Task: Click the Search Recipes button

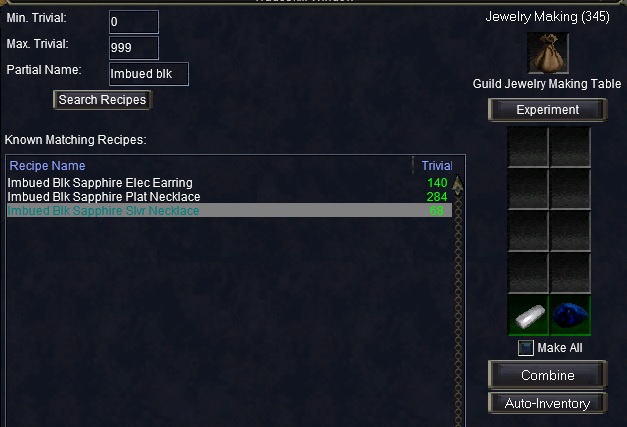Action: pos(102,100)
